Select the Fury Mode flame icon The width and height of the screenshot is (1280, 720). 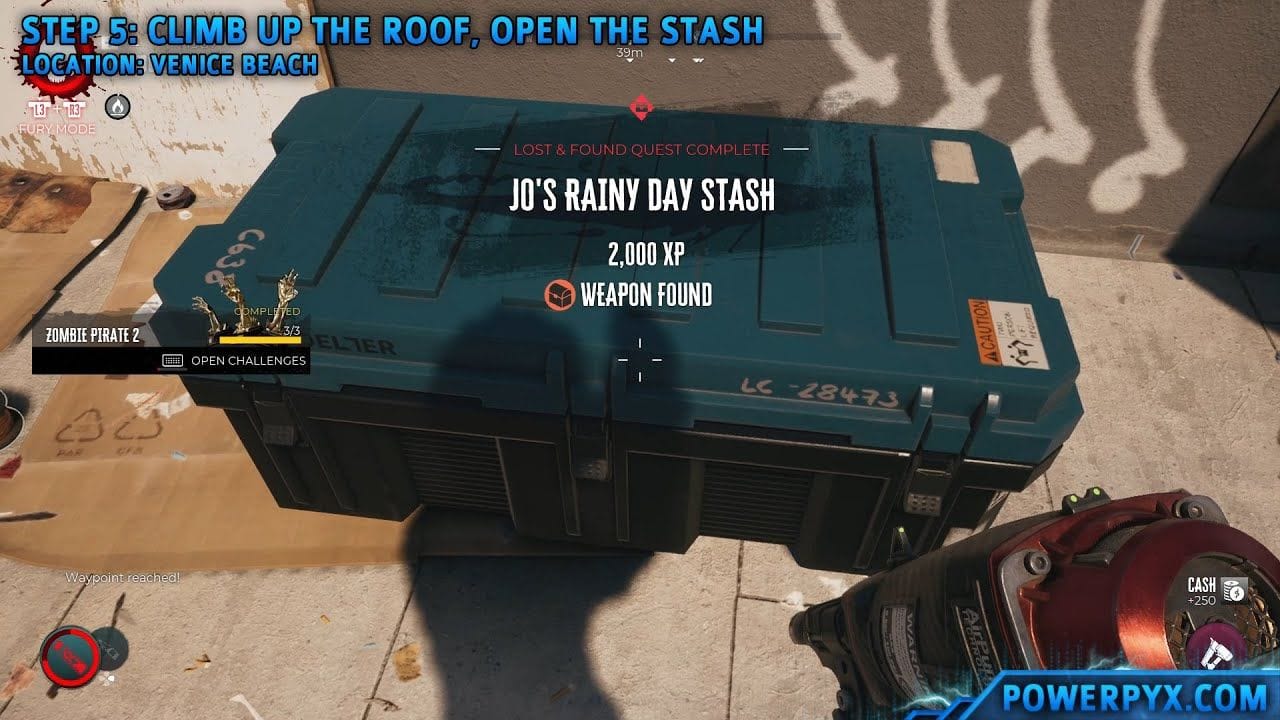(117, 107)
